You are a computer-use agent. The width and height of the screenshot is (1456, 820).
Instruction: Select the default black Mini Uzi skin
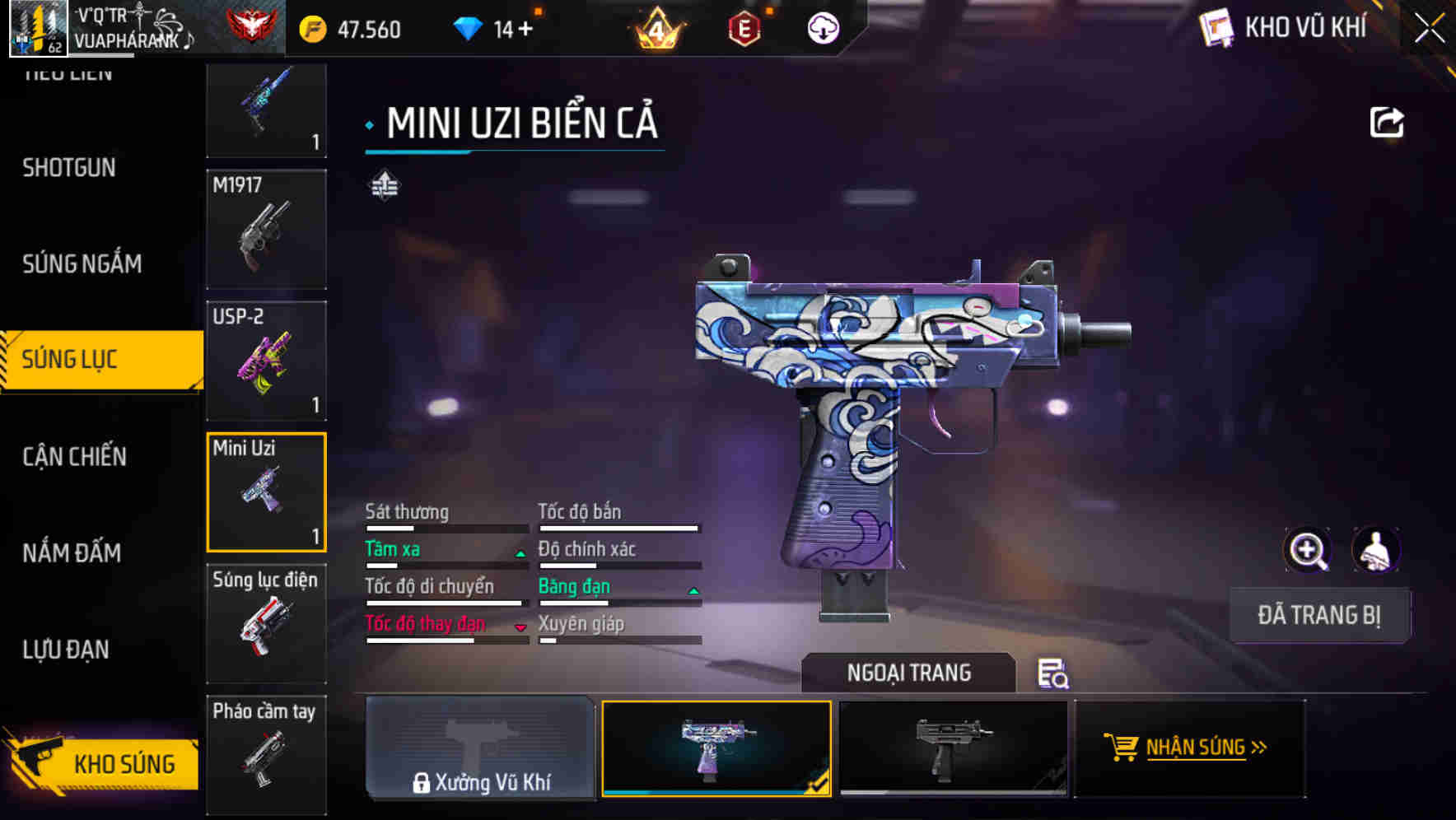click(953, 748)
